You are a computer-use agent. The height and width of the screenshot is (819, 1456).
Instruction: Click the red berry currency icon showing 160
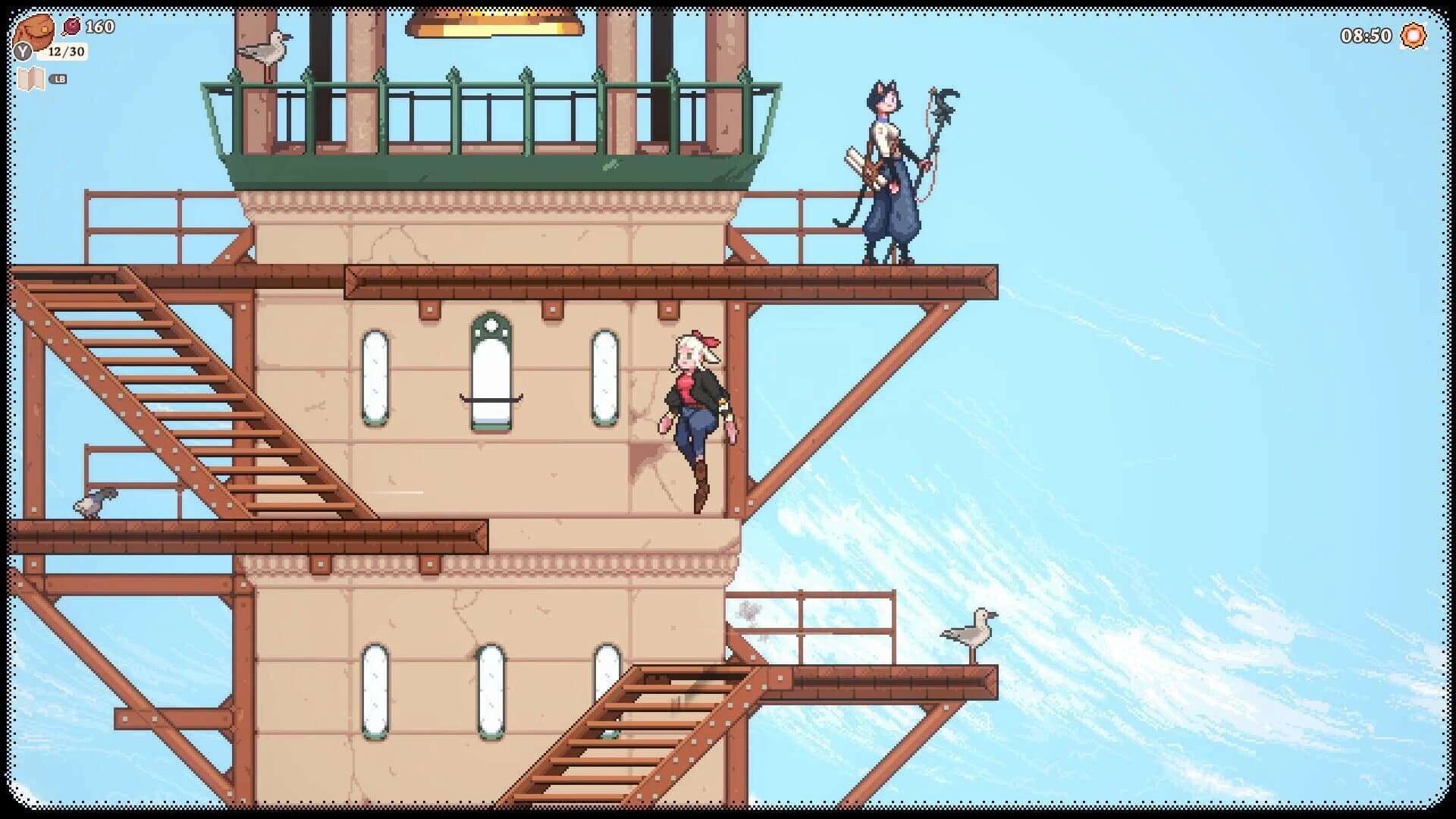(x=72, y=26)
